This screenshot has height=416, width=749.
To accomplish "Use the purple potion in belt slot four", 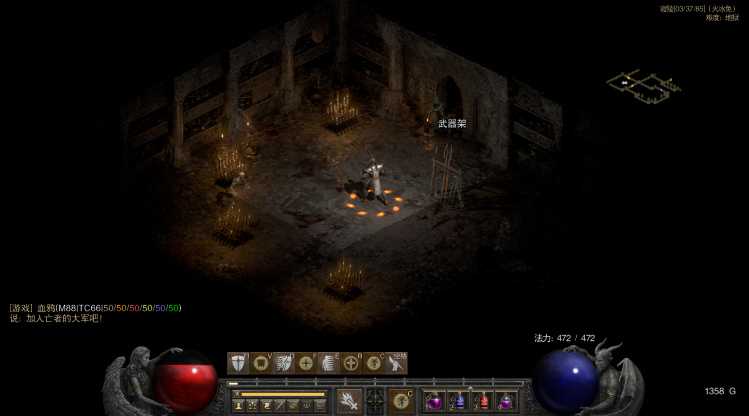I will [x=507, y=401].
